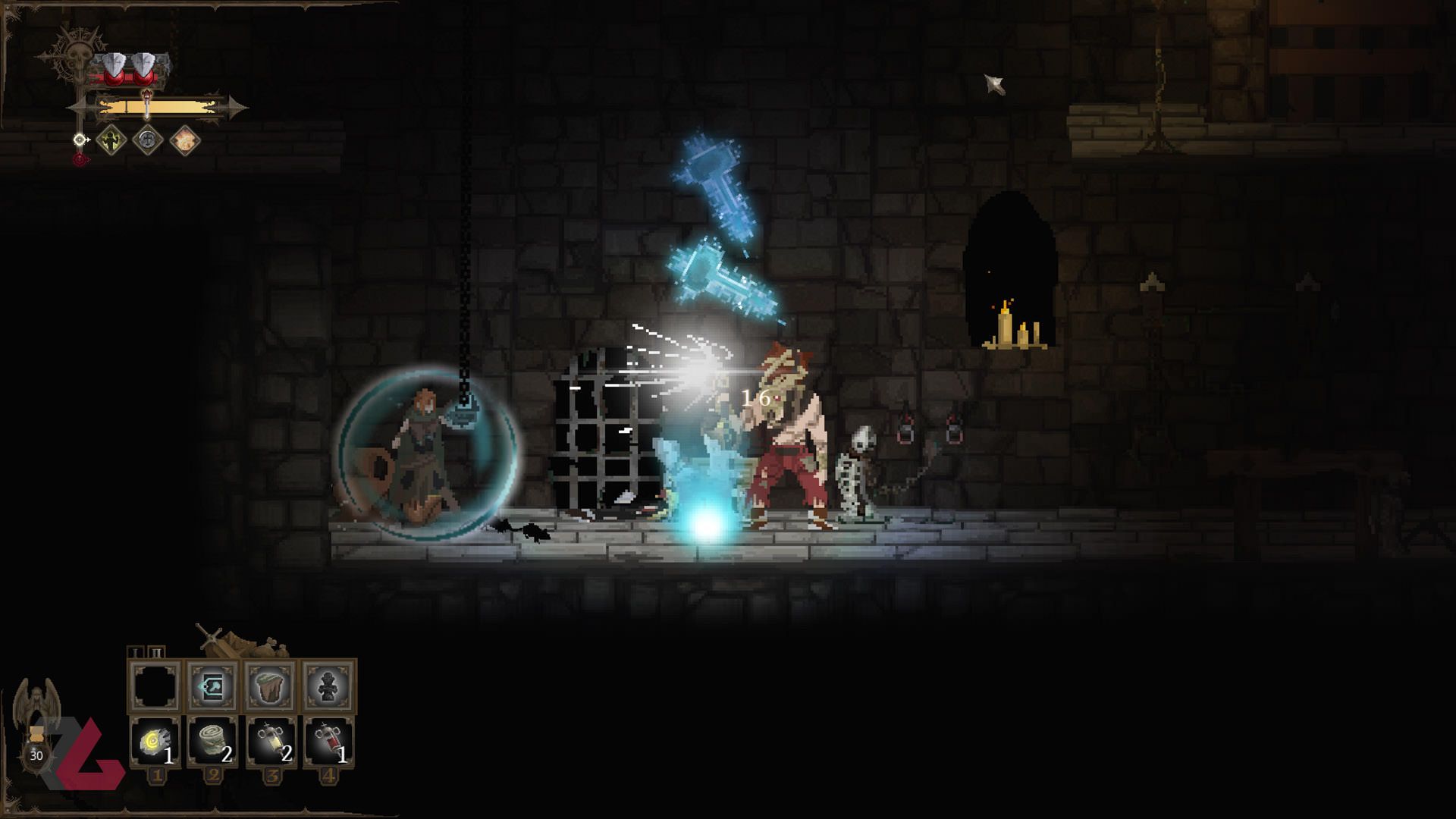
Task: Use the bandage roll in the hotbar
Action: 213,743
